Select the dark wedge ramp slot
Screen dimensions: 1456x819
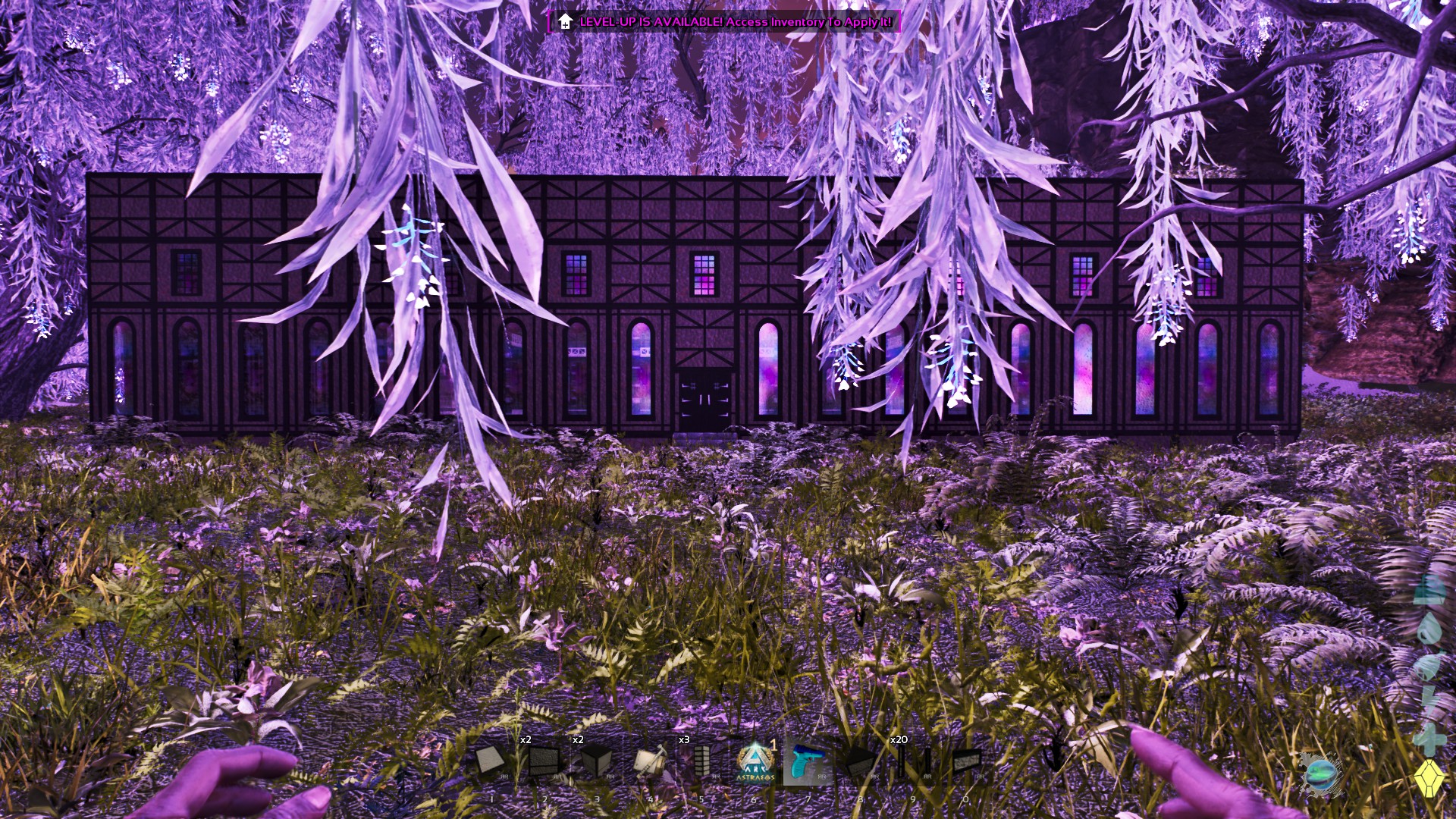(x=860, y=762)
